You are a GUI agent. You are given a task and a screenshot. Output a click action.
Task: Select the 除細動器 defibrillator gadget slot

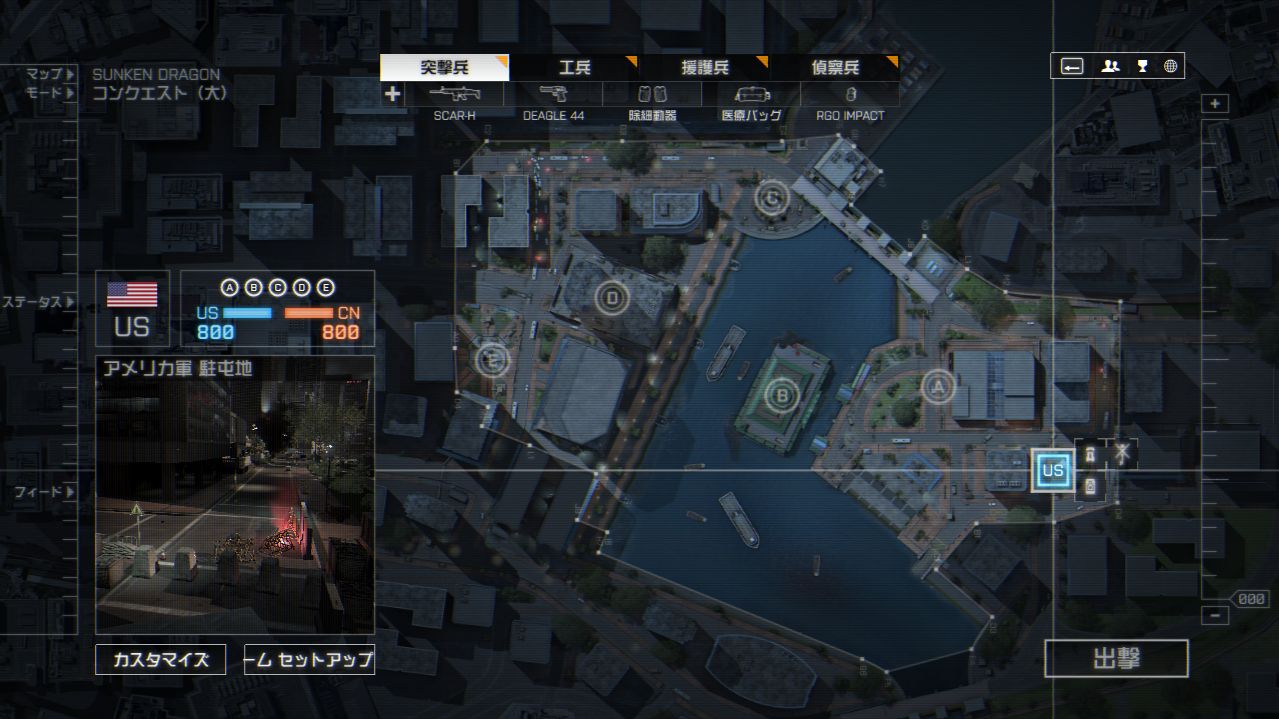tap(652, 95)
